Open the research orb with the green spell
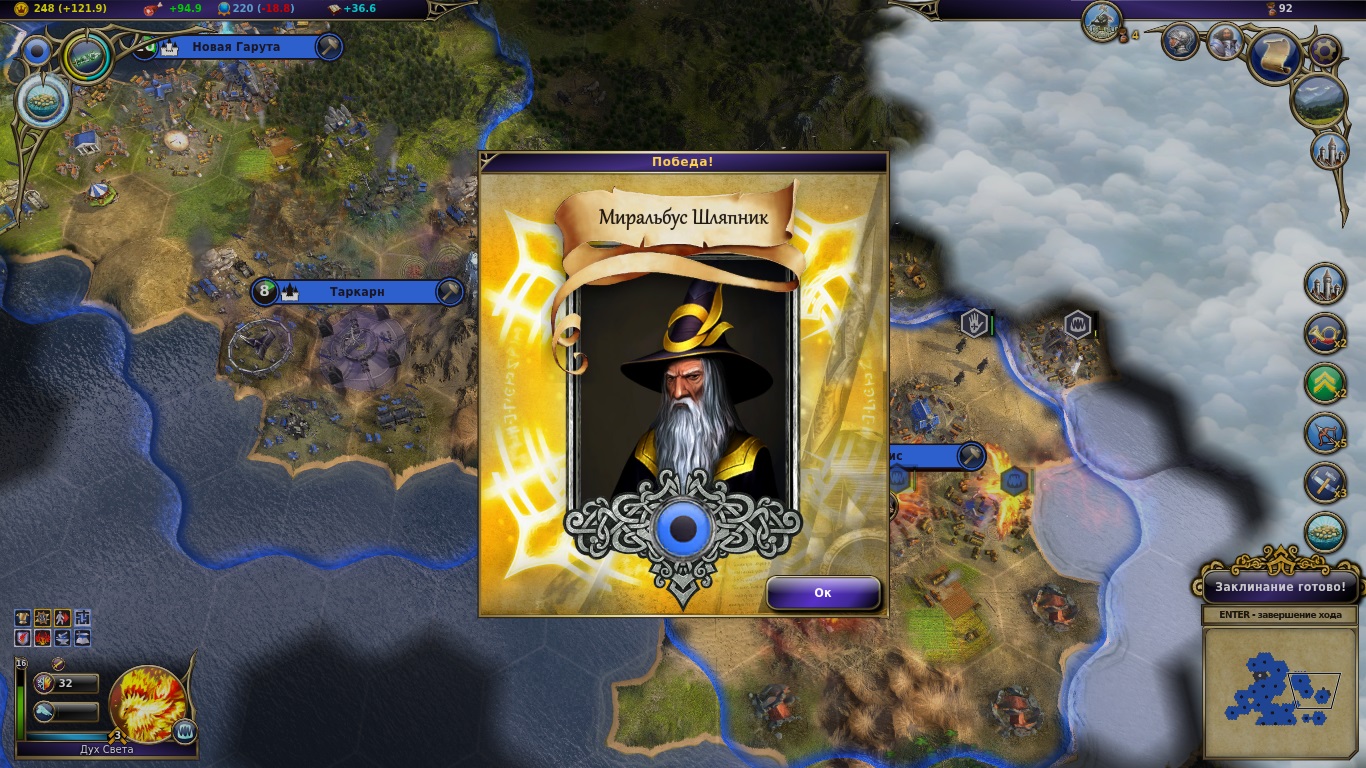 [x=87, y=59]
